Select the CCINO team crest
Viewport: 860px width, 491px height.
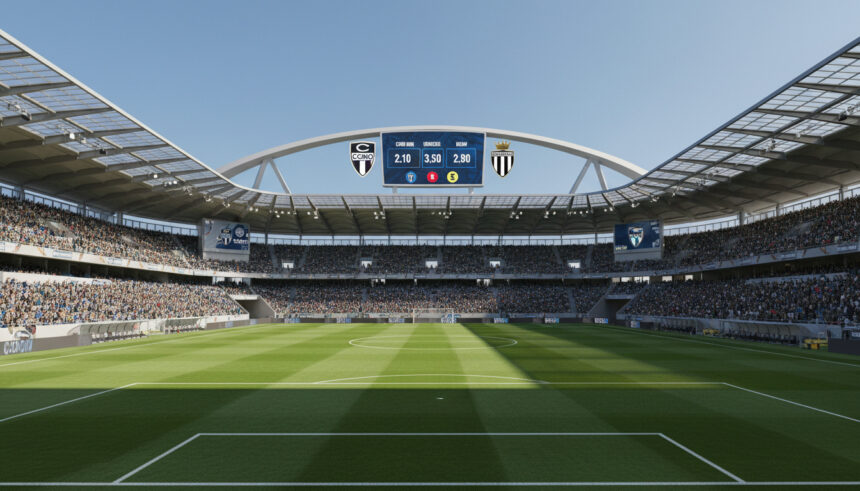pyautogui.click(x=362, y=158)
